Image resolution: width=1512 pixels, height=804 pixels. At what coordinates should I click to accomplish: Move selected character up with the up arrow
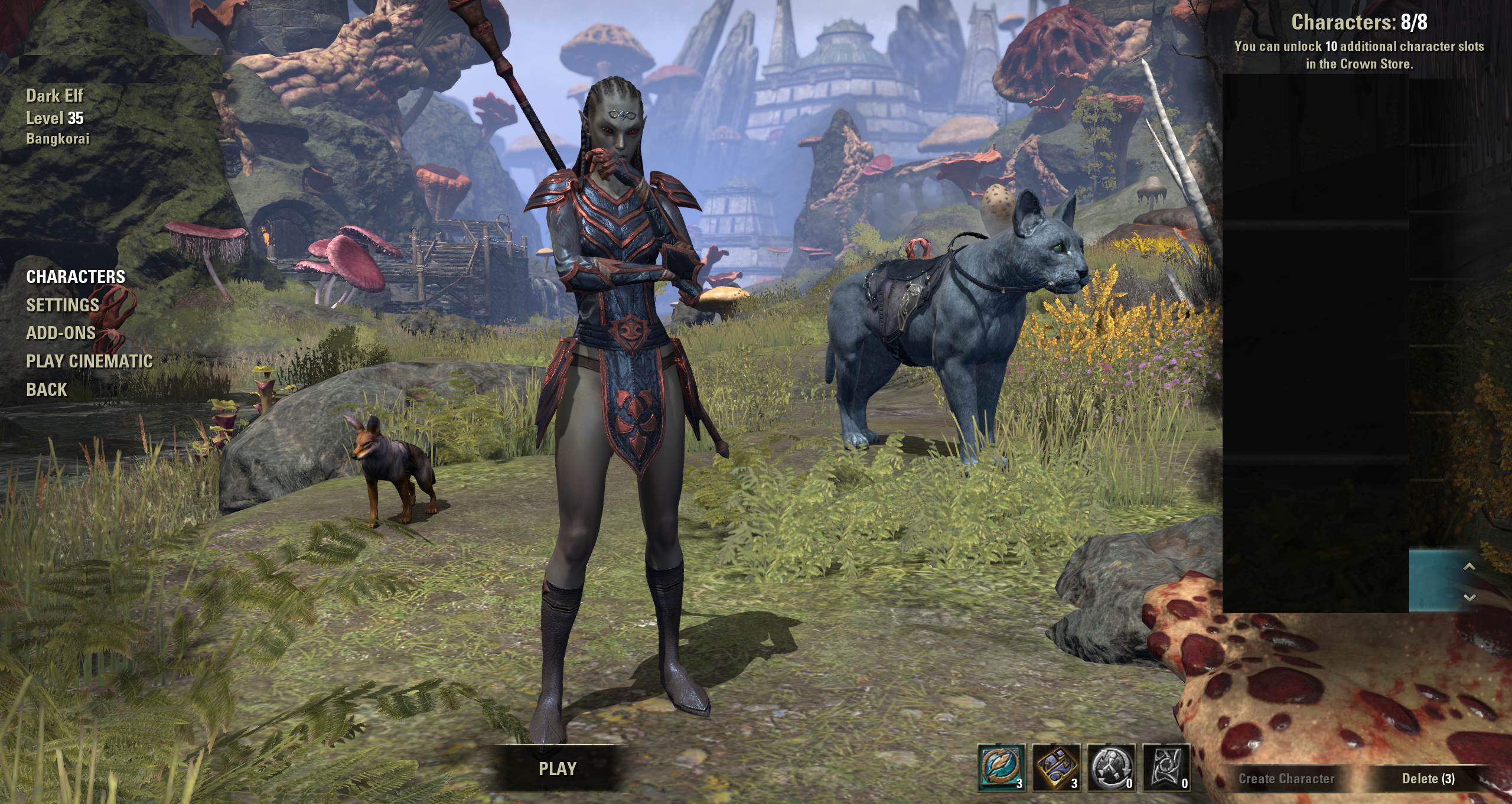[x=1469, y=567]
